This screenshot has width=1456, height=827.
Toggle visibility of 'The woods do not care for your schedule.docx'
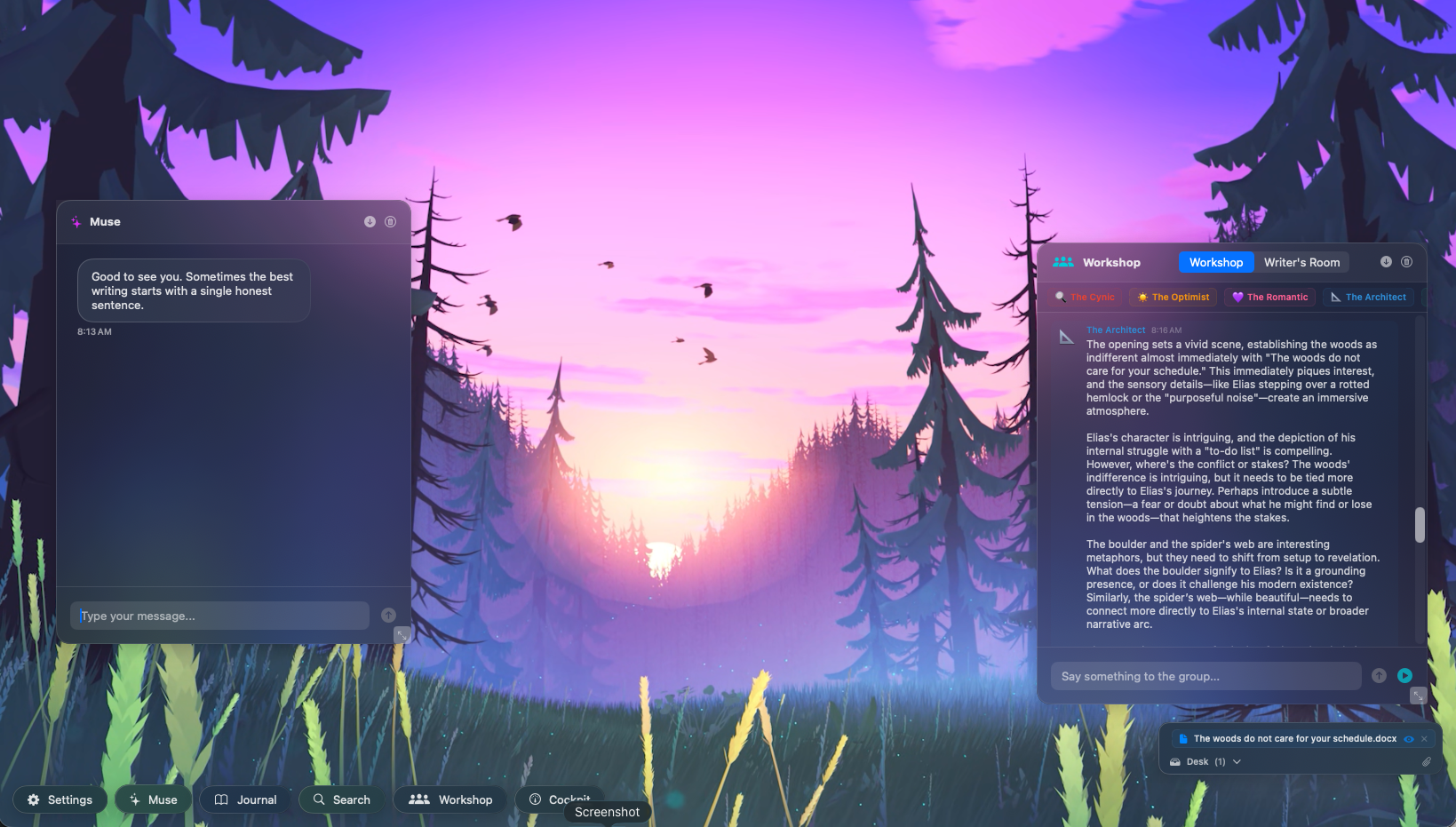click(1409, 738)
